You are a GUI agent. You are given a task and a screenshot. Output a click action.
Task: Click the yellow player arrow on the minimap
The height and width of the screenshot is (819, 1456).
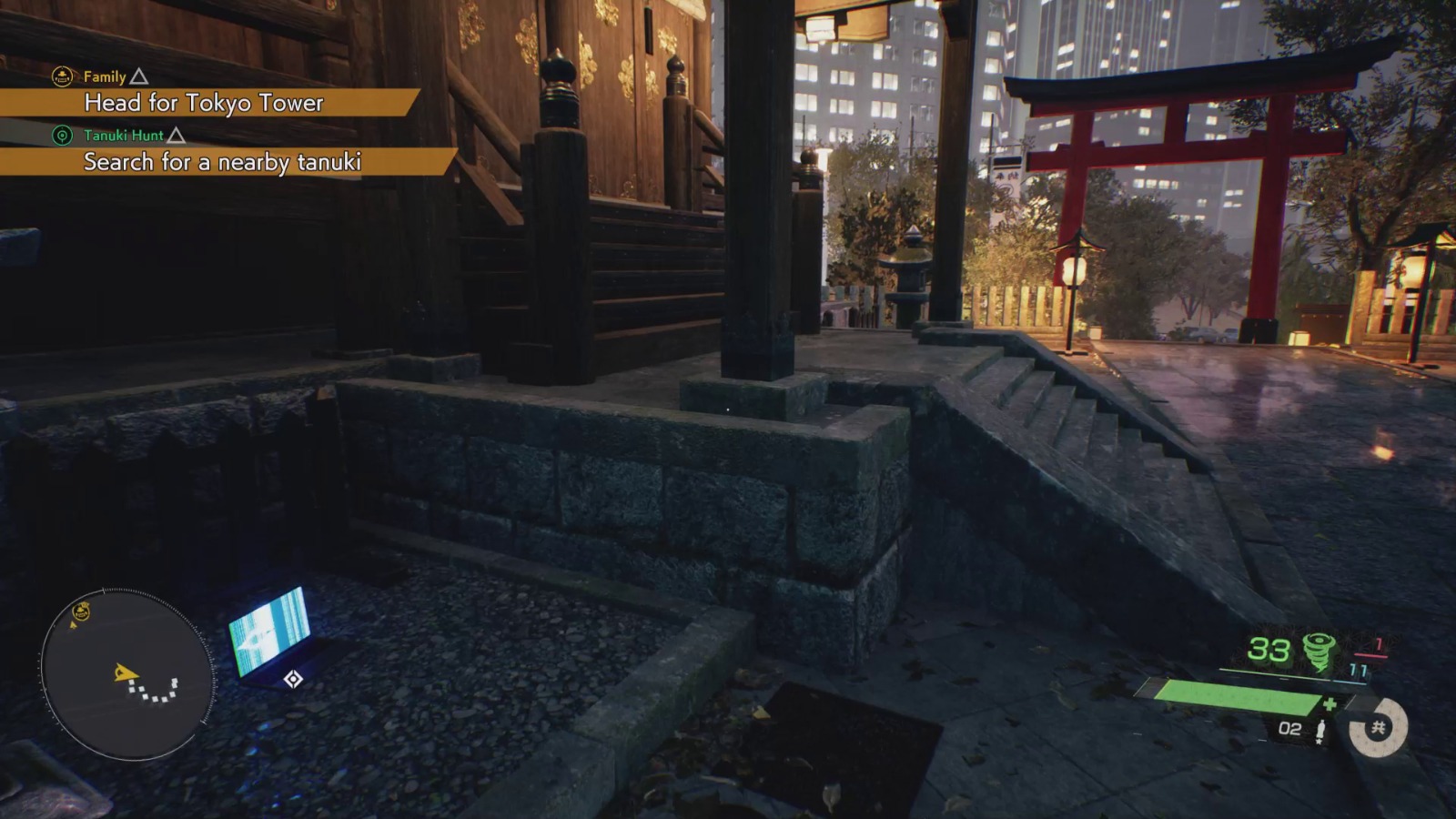[126, 672]
